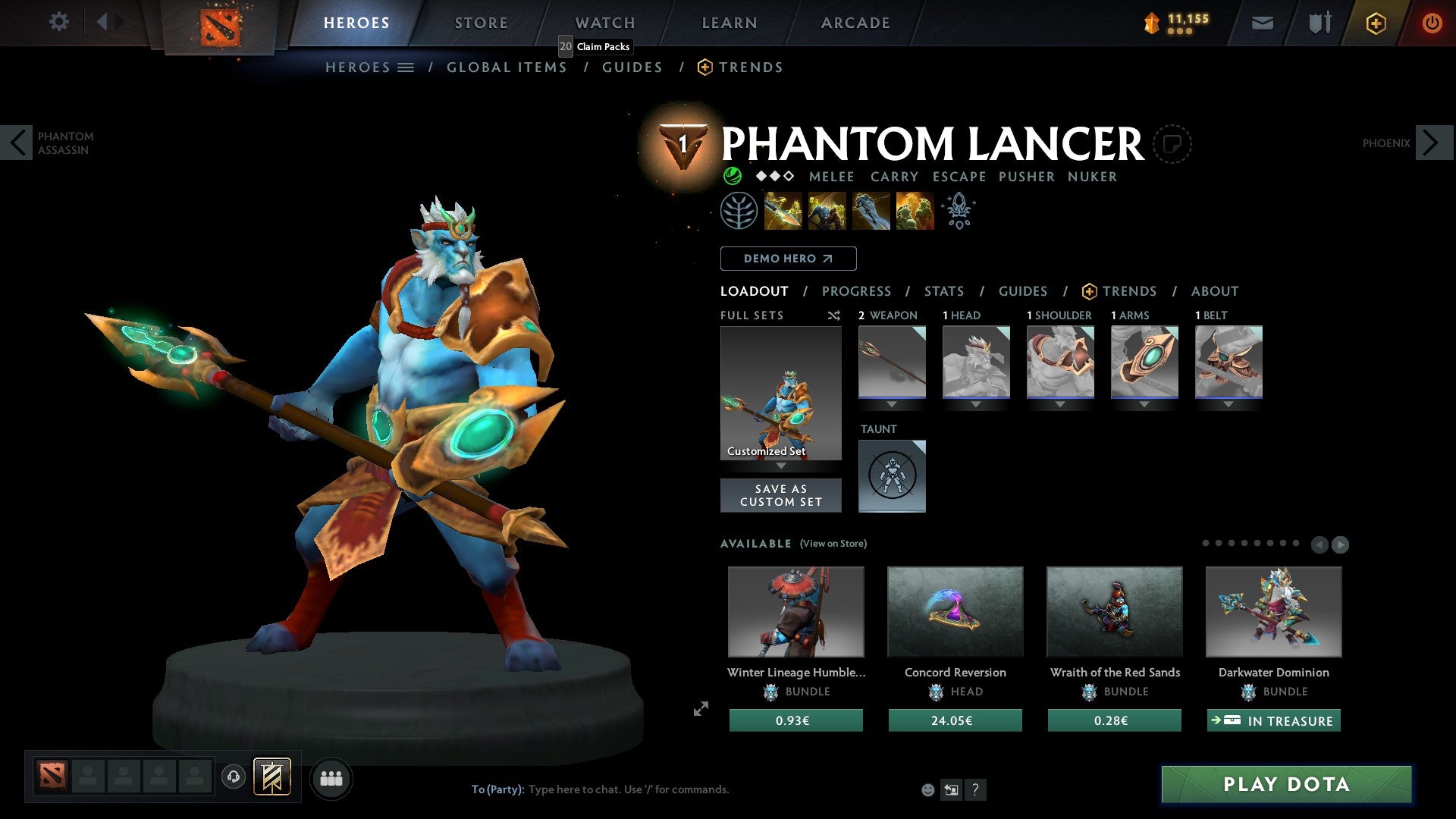The image size is (1456, 819).
Task: Switch to the ARCADE tab
Action: point(855,23)
